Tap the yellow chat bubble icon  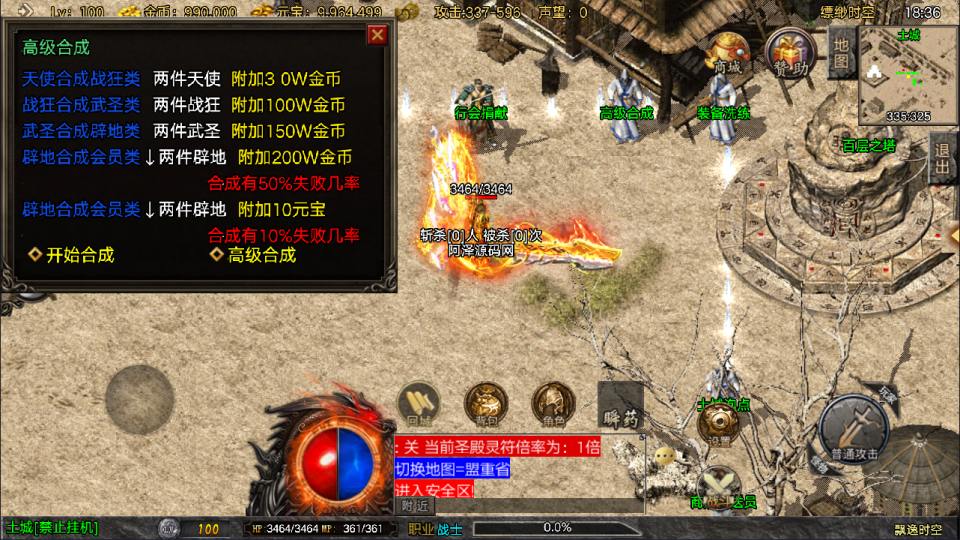pyautogui.click(x=664, y=456)
